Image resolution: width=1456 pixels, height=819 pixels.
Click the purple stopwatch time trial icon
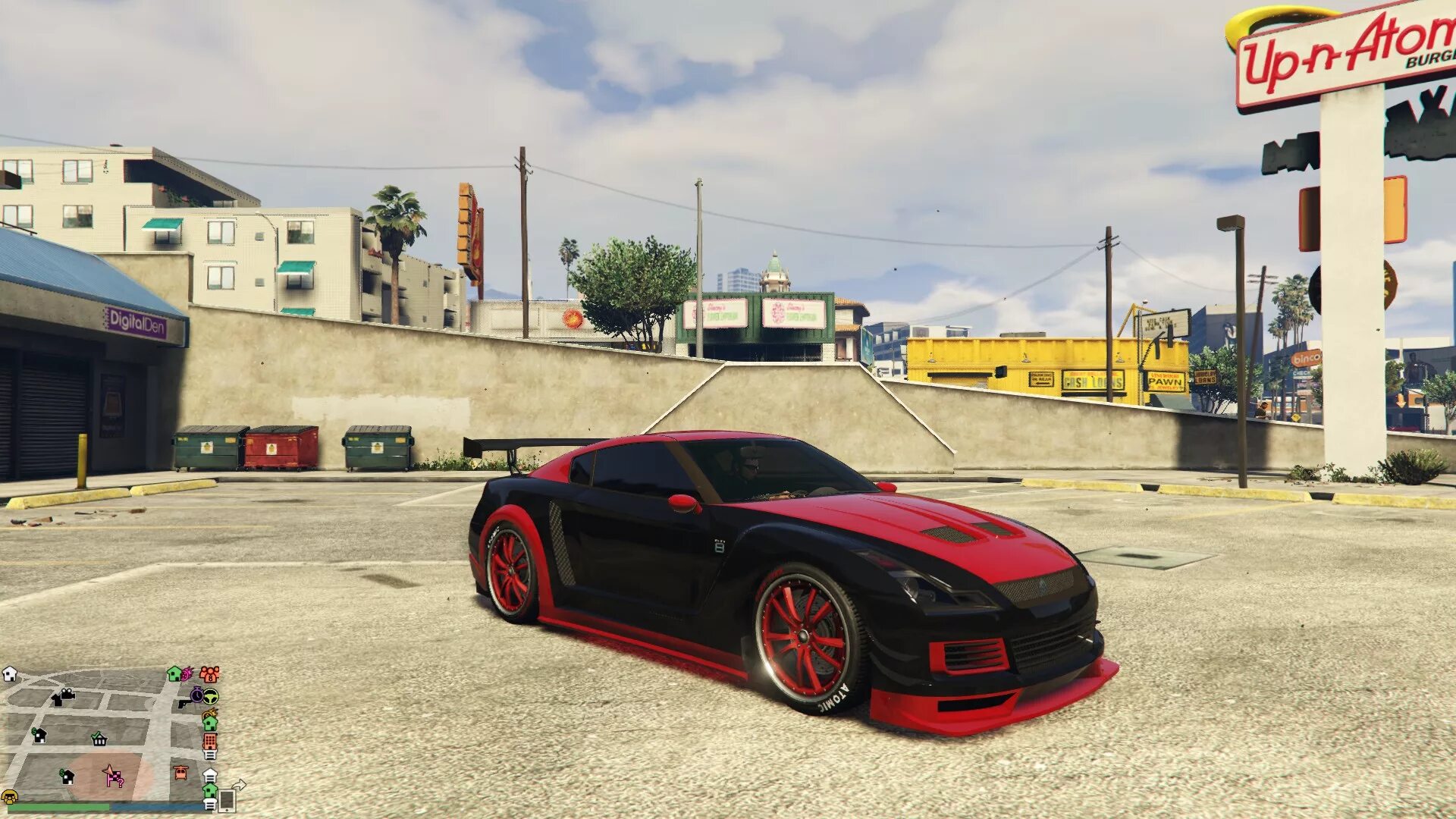coord(196,695)
